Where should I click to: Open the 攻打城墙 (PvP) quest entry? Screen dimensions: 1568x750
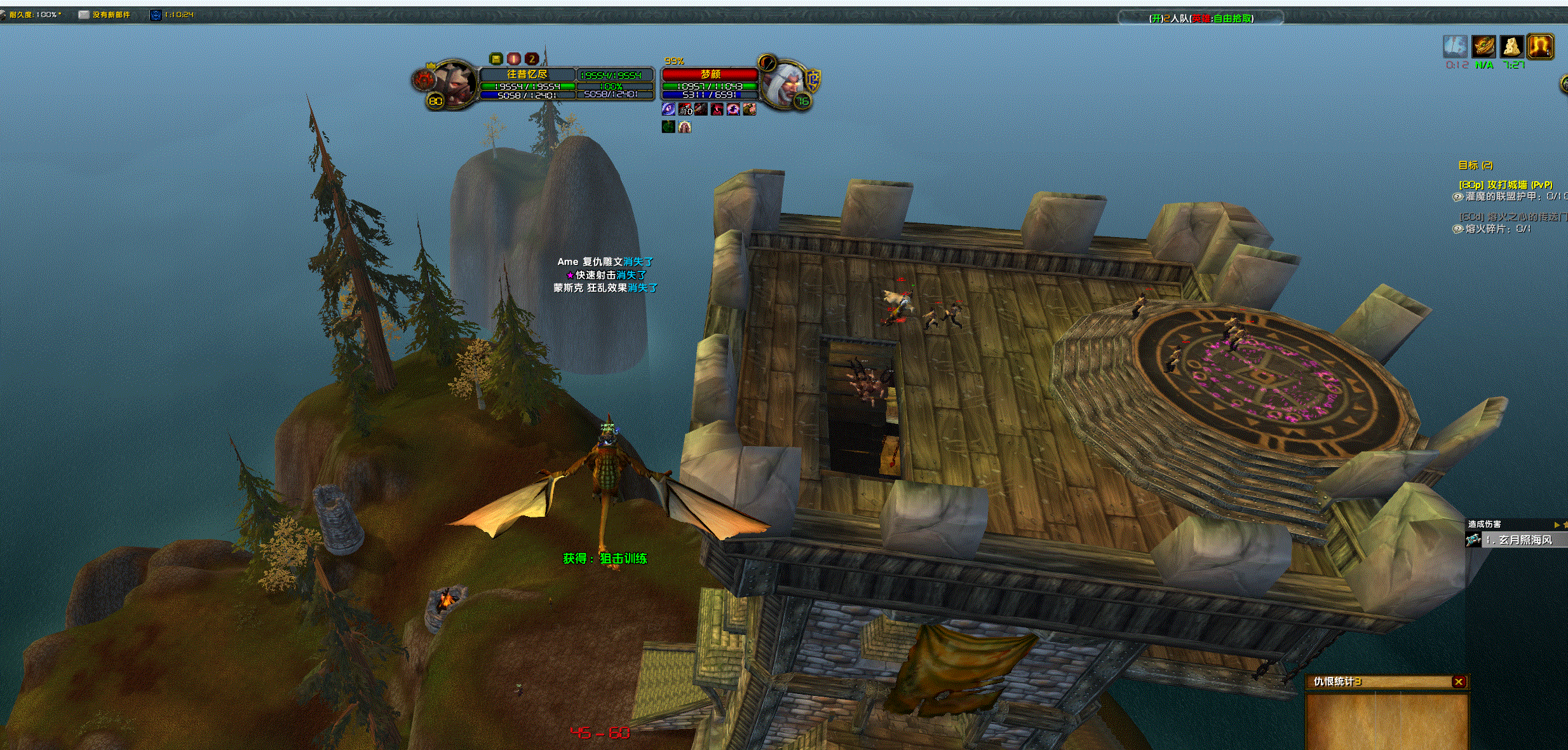(1505, 185)
